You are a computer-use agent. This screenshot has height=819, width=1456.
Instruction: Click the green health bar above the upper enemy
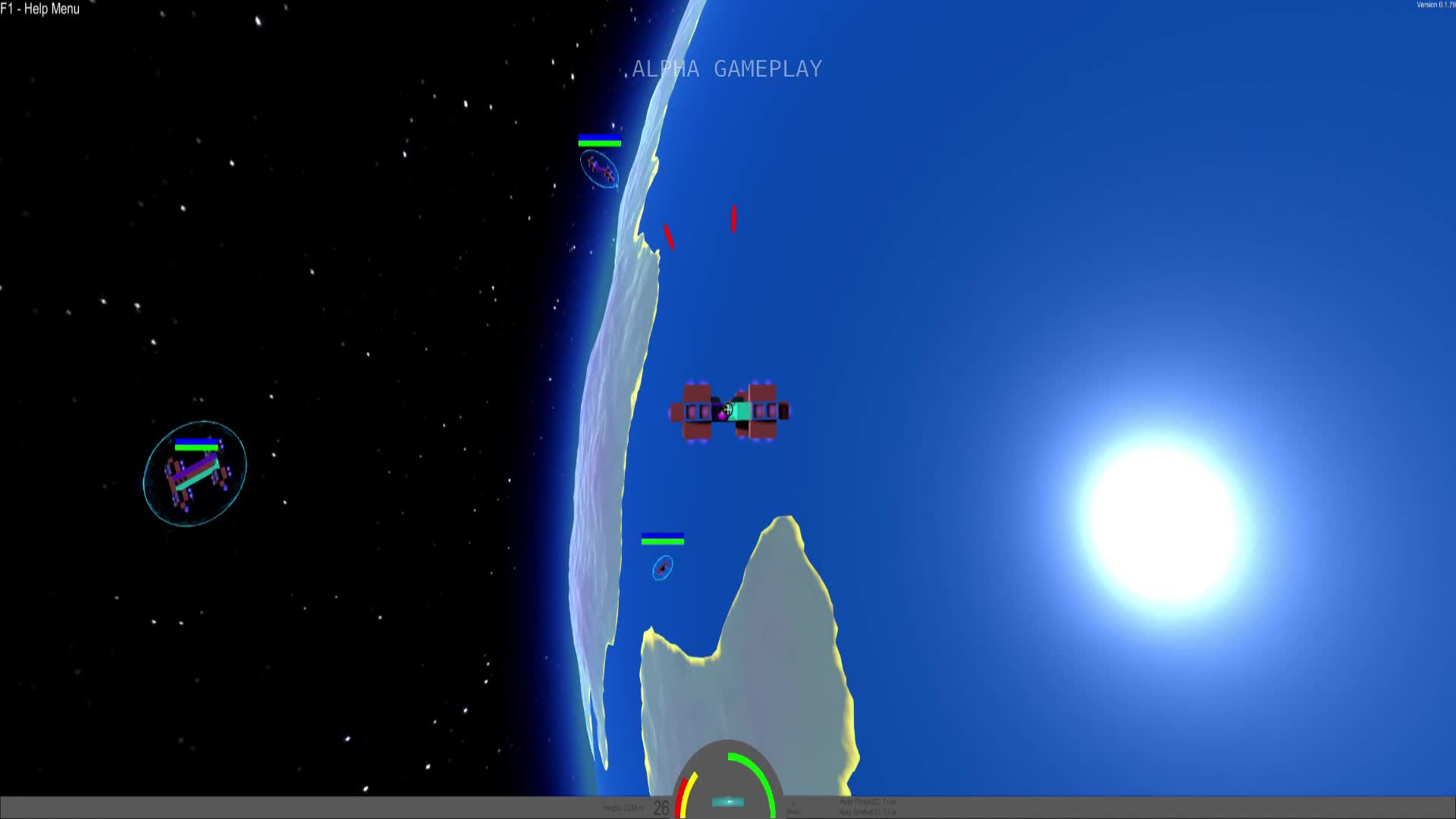pyautogui.click(x=599, y=144)
